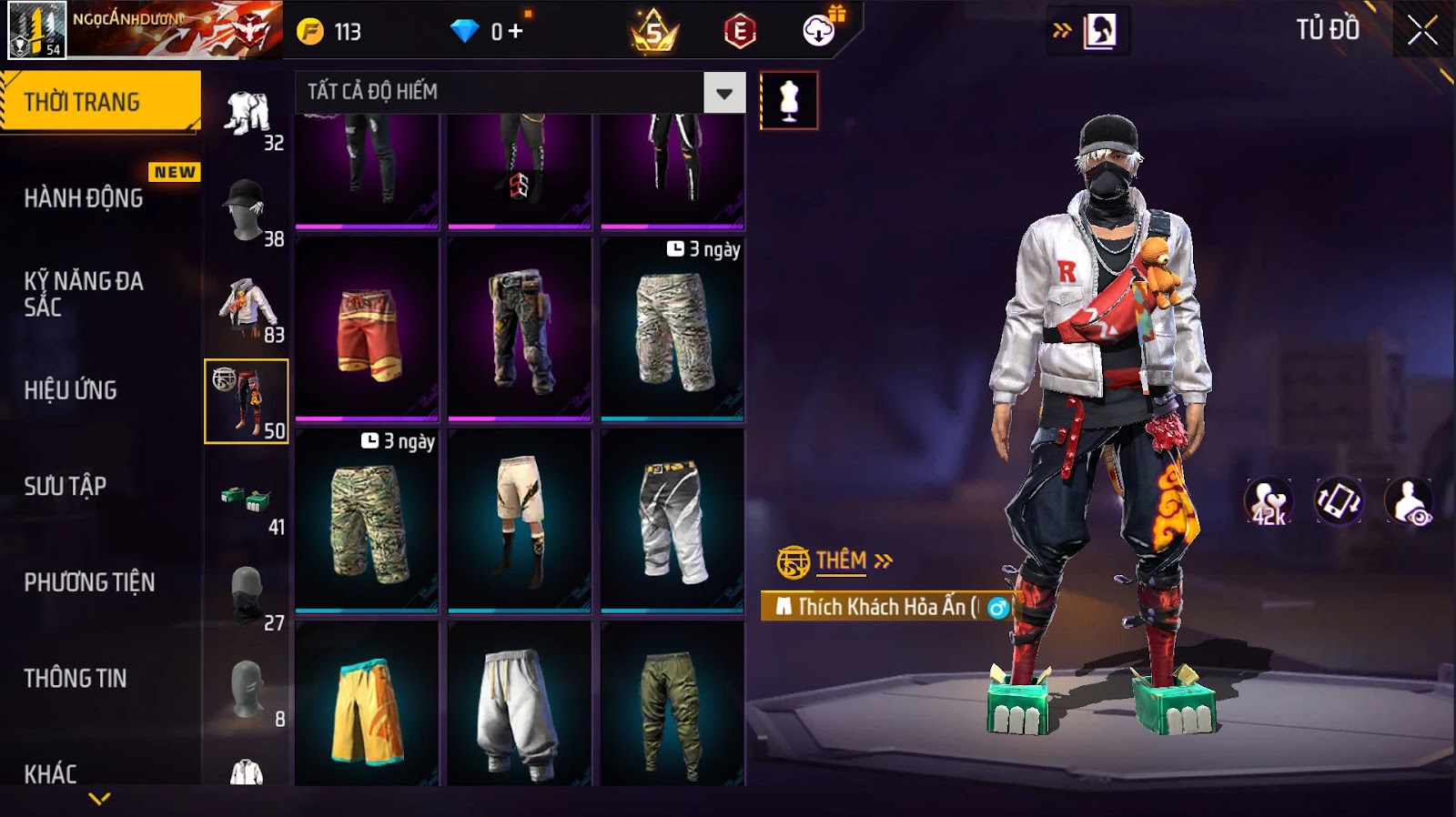1456x817 pixels.
Task: Open the Sưu Tập tab
Action: pos(66,486)
